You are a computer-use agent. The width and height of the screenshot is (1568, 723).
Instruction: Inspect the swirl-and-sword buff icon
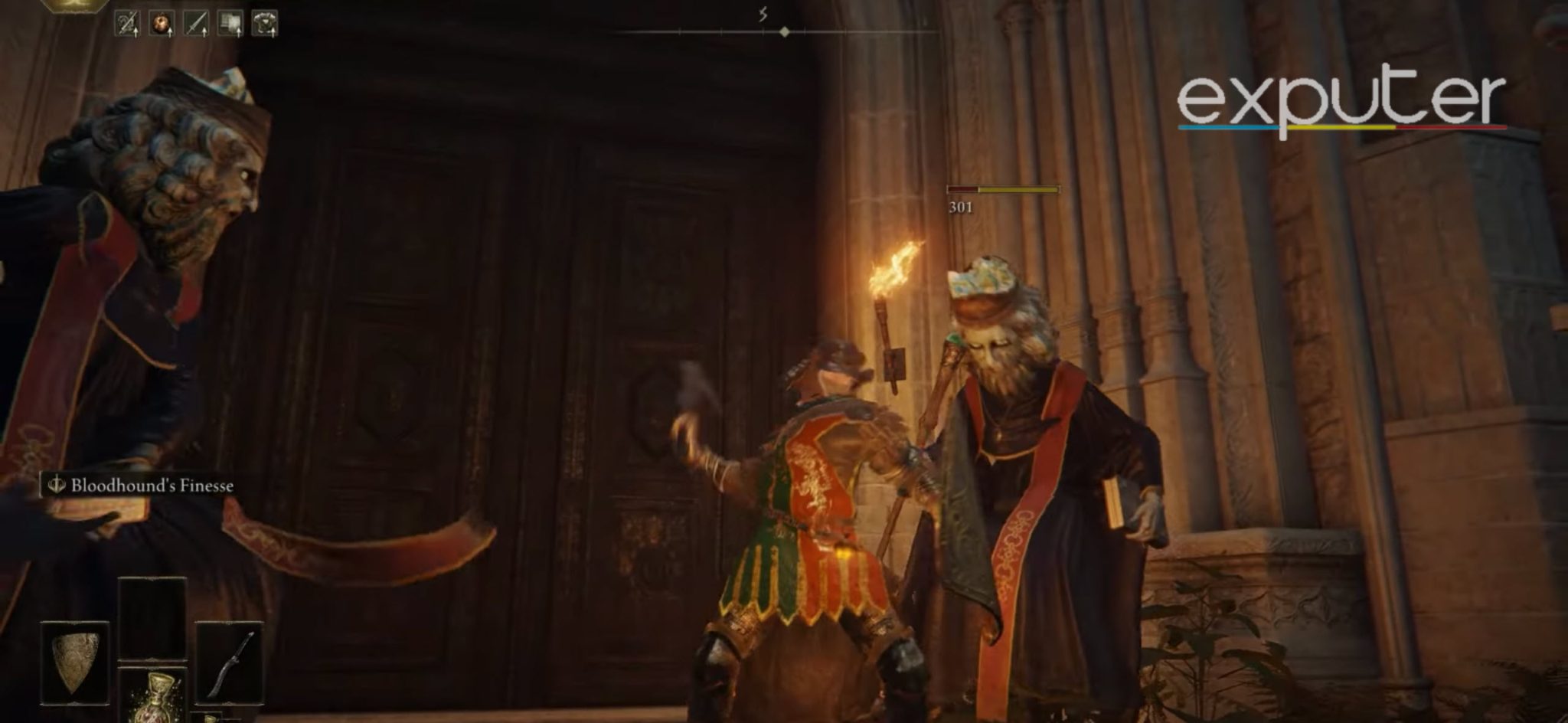(127, 24)
